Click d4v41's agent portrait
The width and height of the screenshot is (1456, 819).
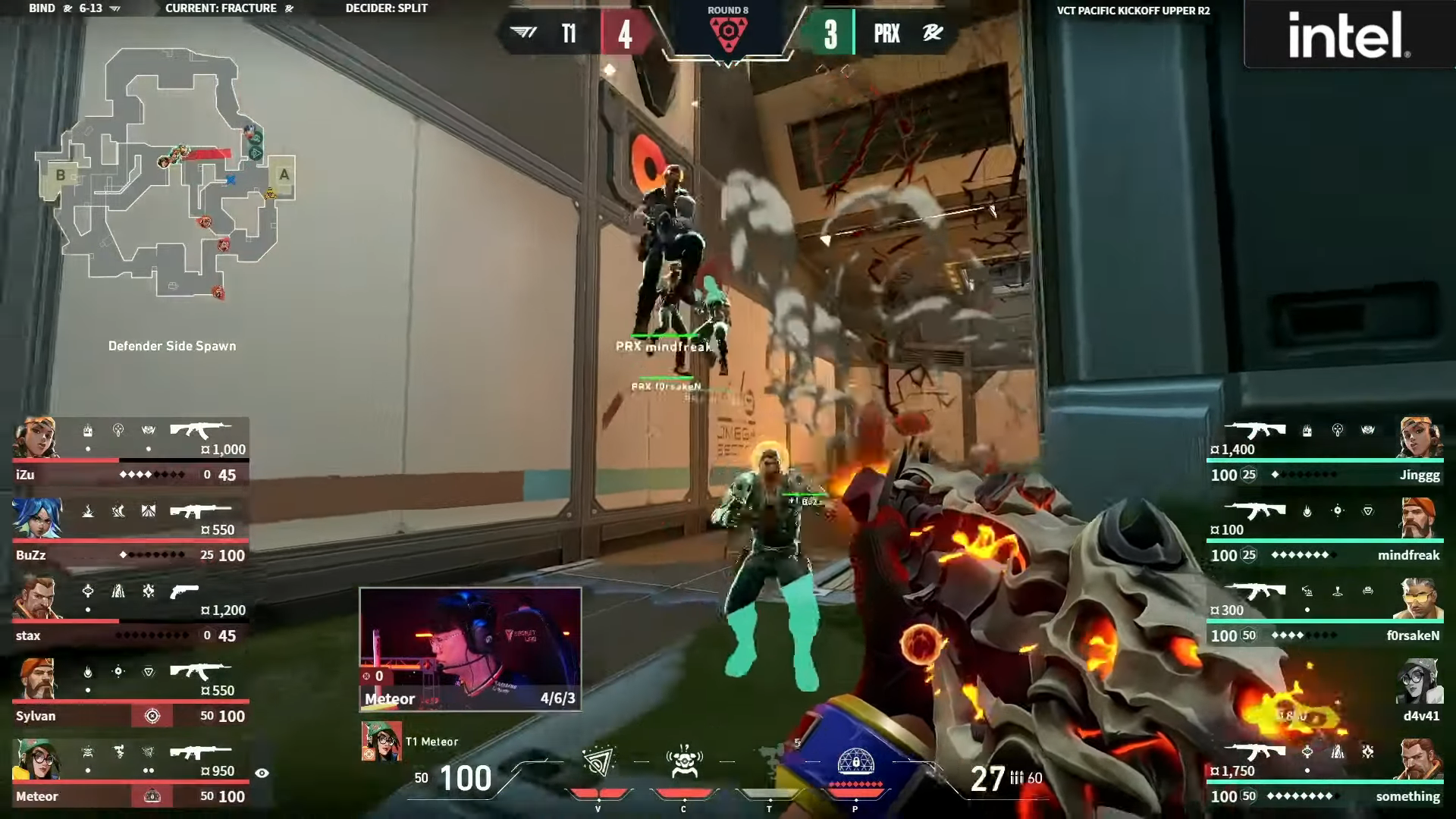pos(1418,681)
